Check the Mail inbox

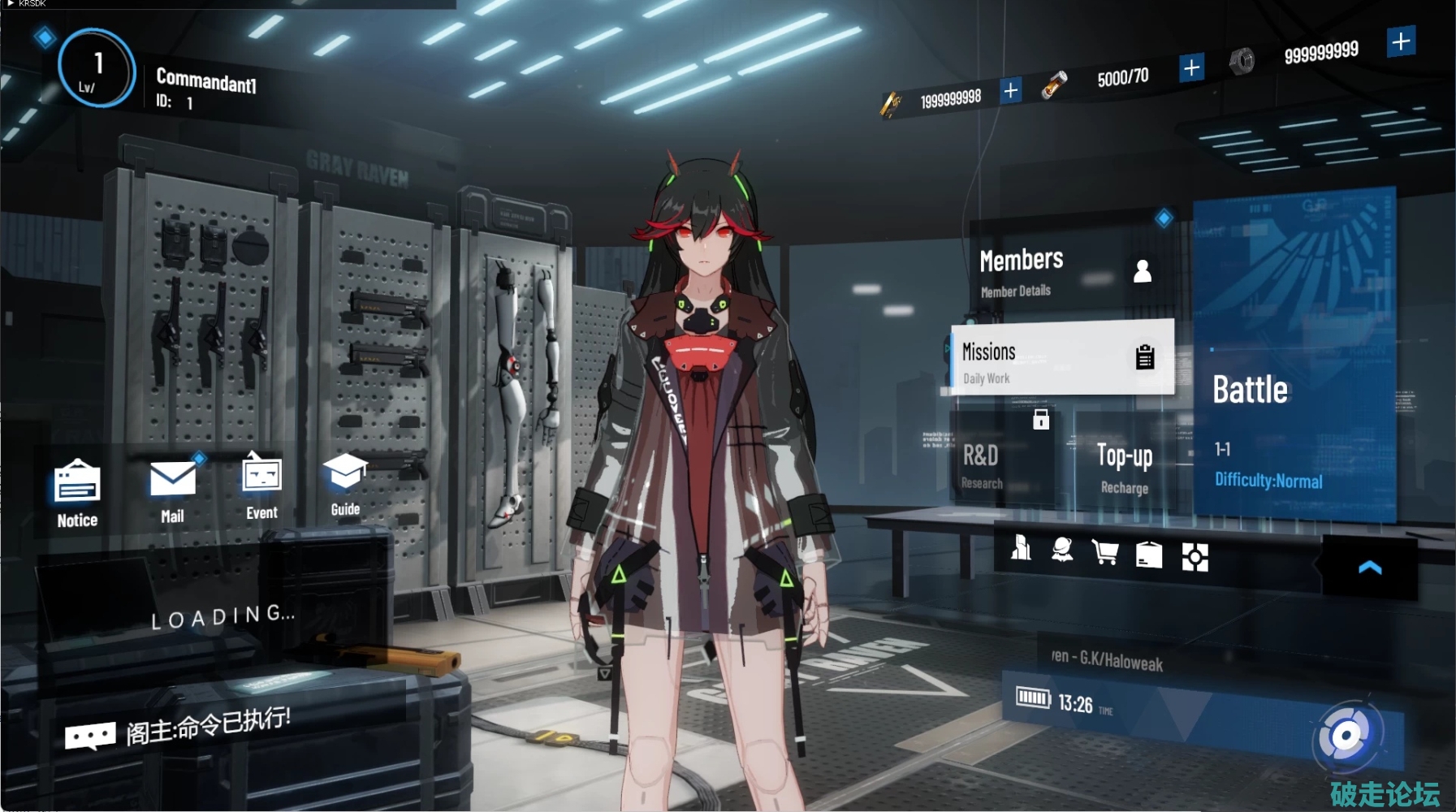172,490
